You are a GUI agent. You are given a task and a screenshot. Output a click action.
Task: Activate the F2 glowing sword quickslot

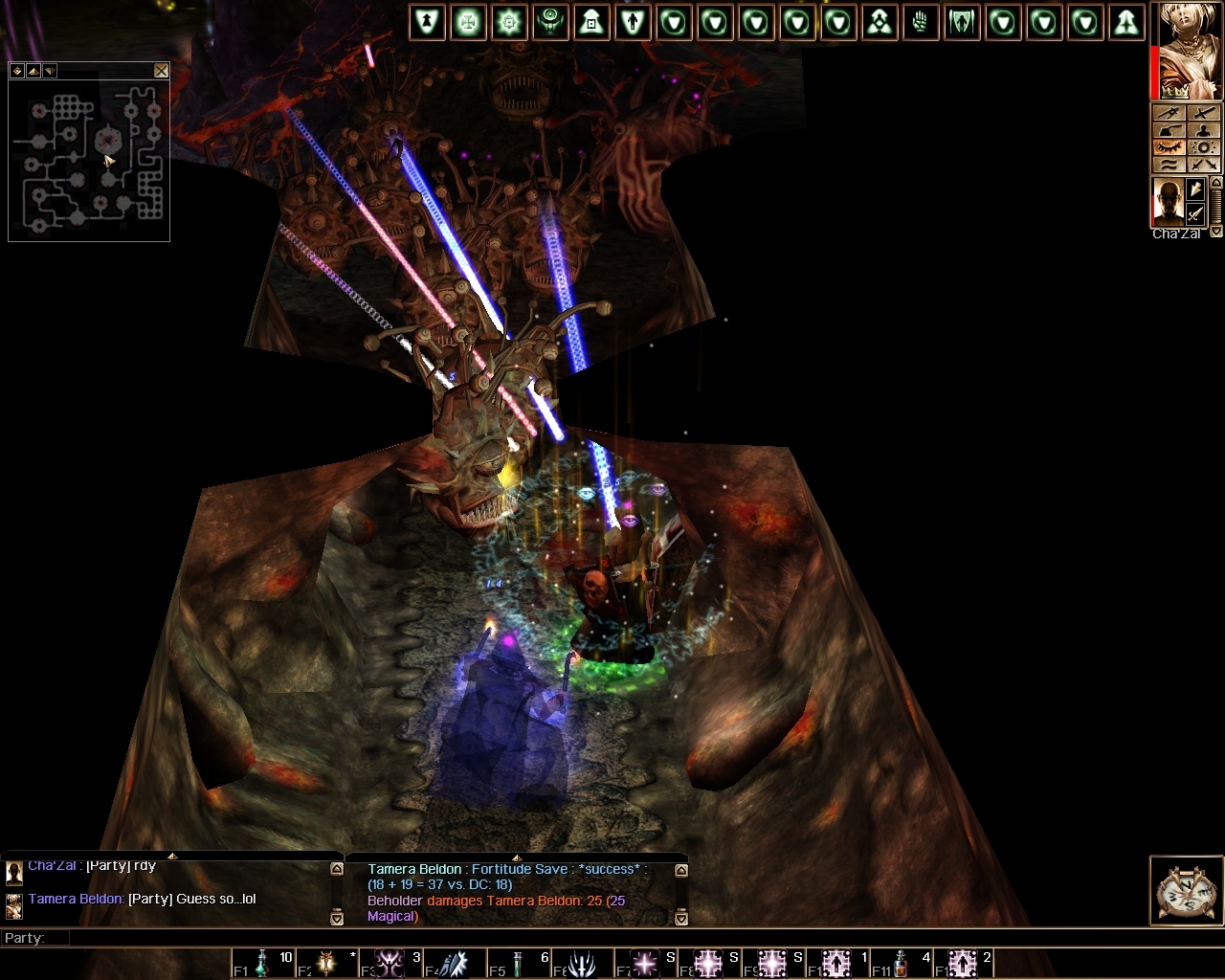325,963
